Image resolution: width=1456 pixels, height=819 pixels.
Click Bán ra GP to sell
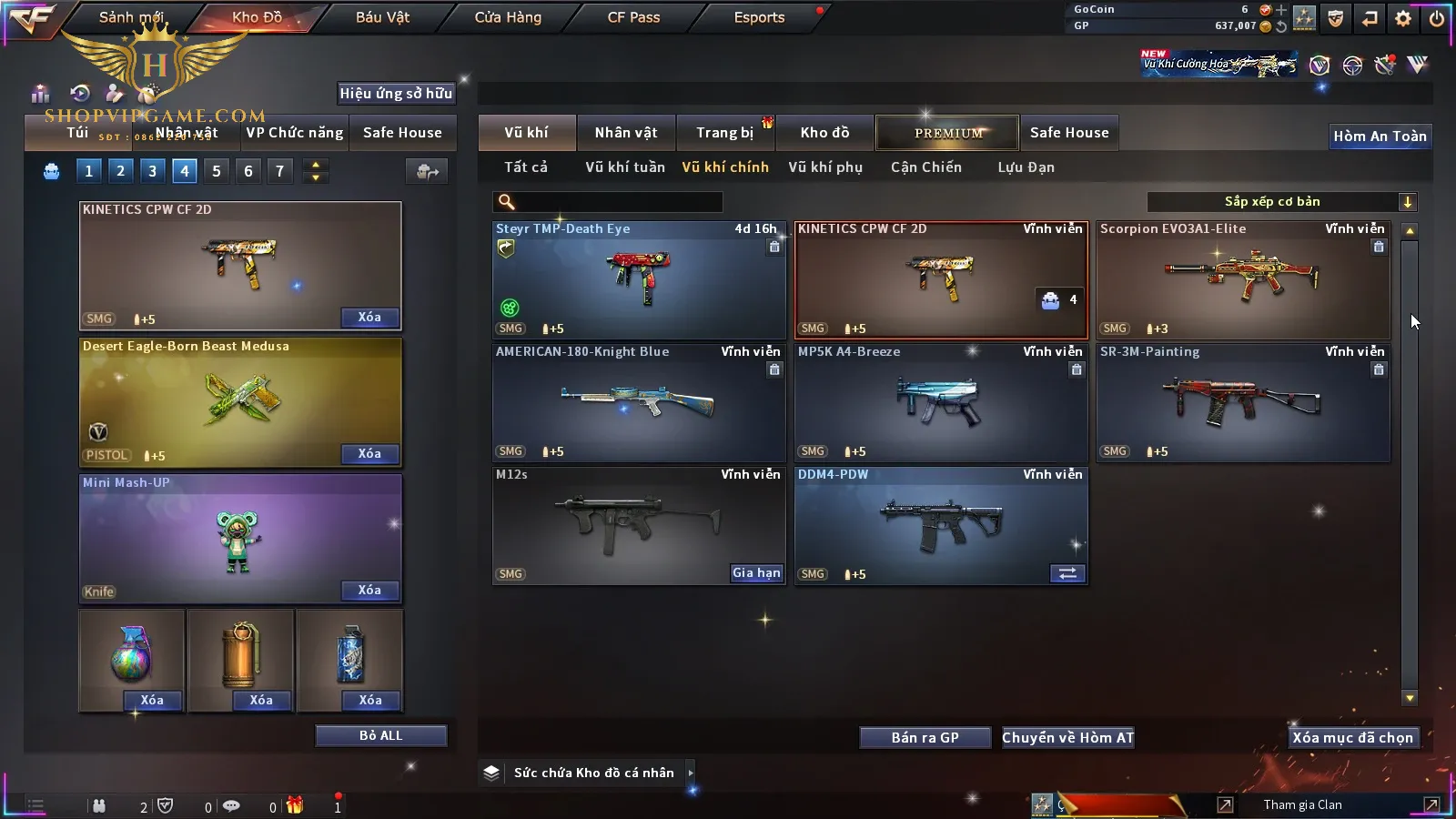925,738
